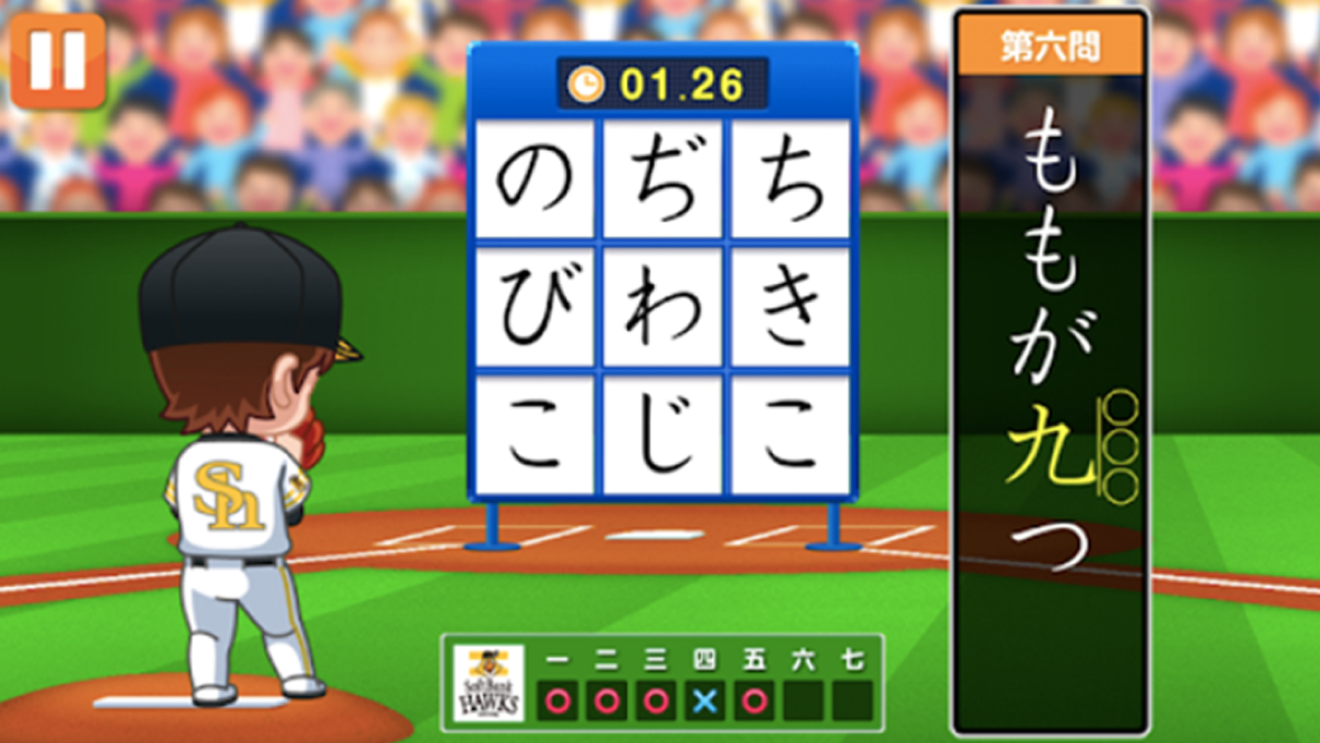Tap the empty result box under inning 六
The width and height of the screenshot is (1320, 743).
tap(805, 701)
